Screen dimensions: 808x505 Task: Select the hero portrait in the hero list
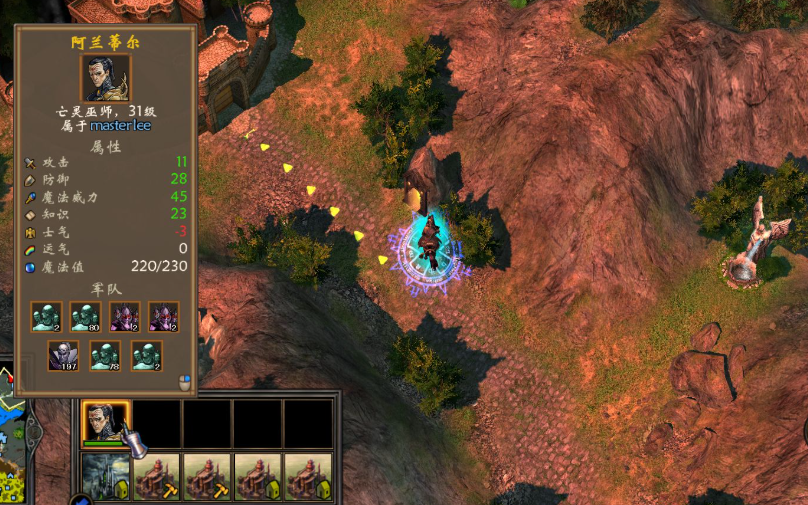click(105, 422)
